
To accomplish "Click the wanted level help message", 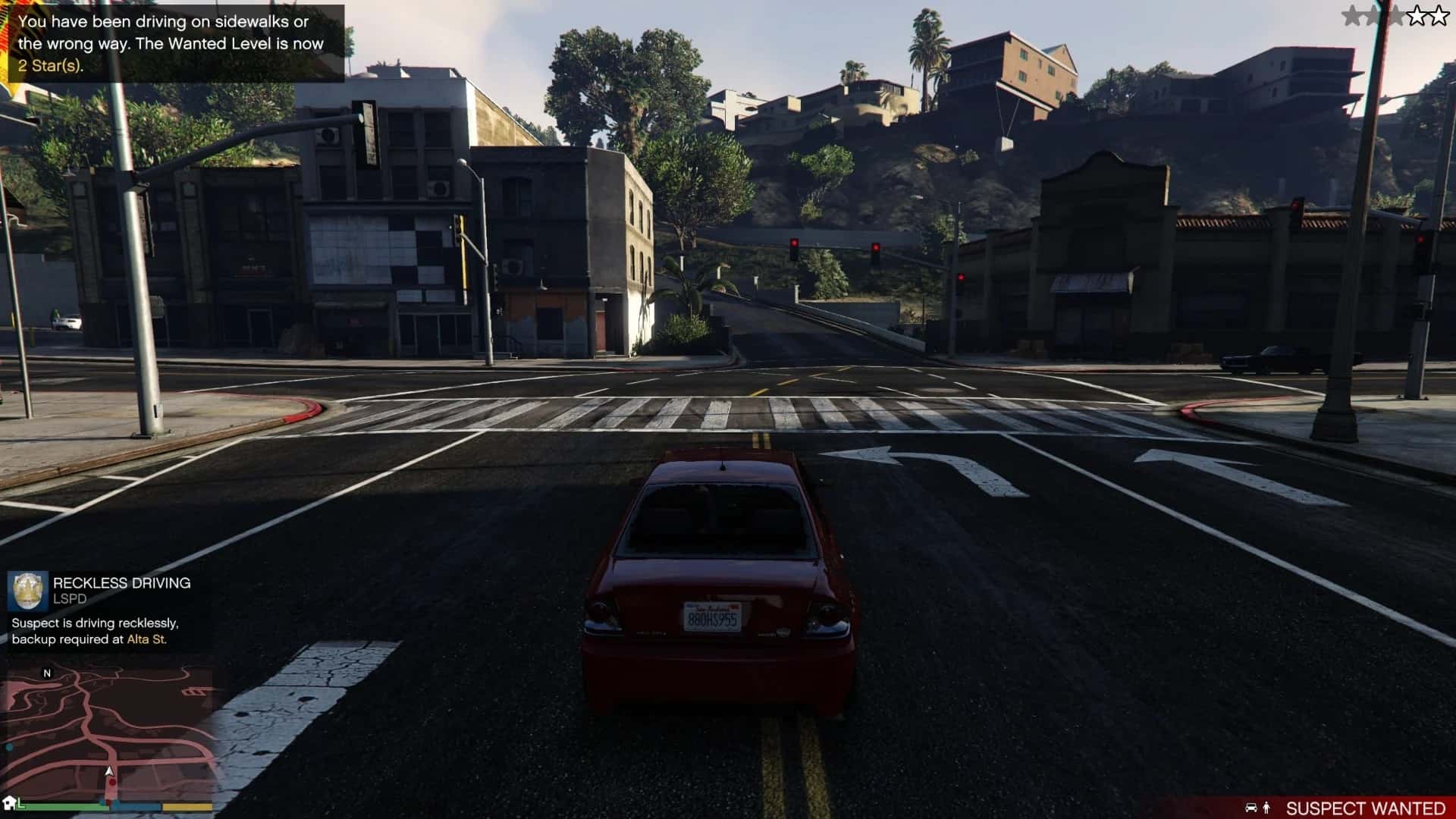I will click(172, 44).
